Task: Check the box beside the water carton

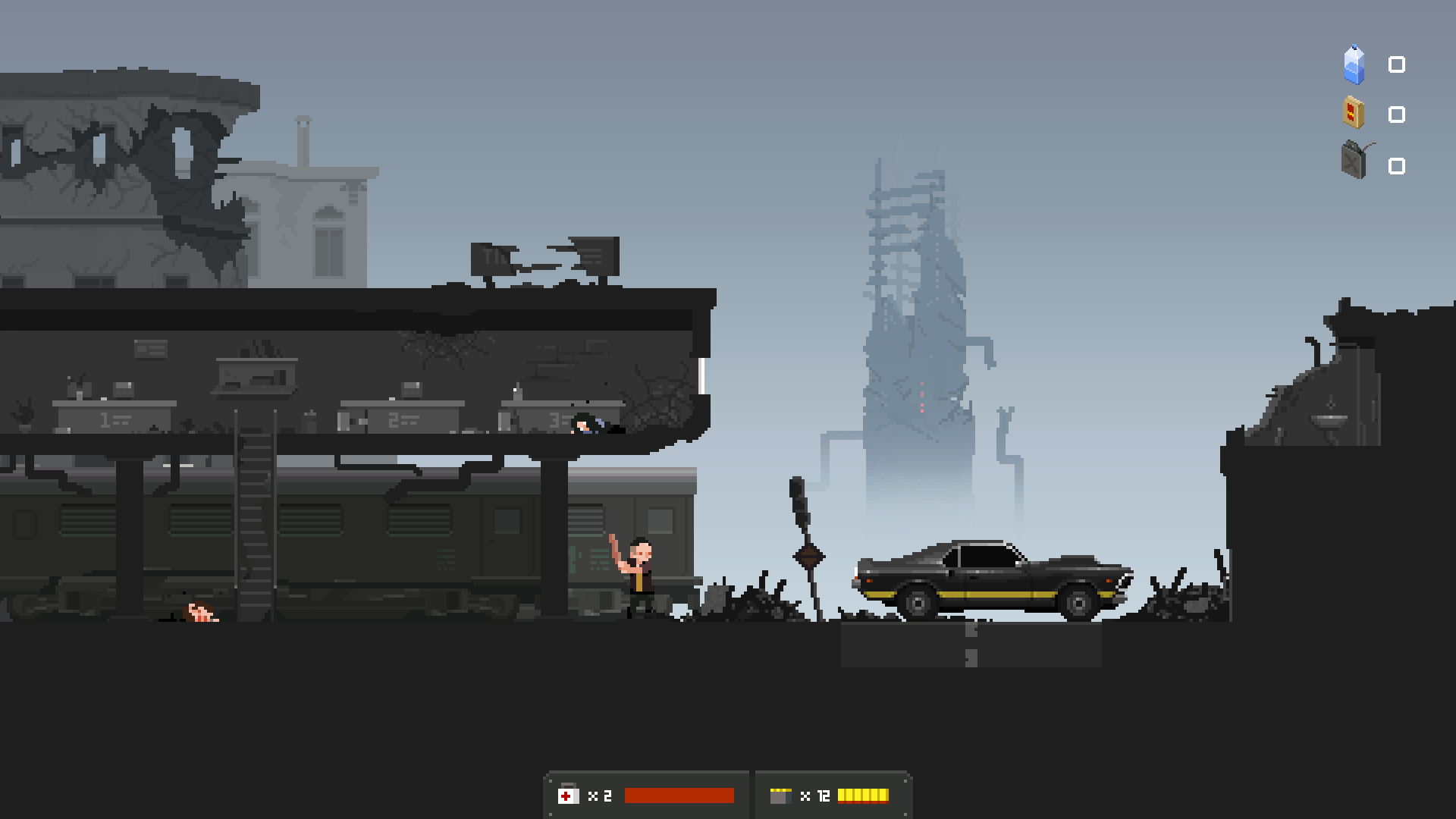Action: pyautogui.click(x=1395, y=64)
